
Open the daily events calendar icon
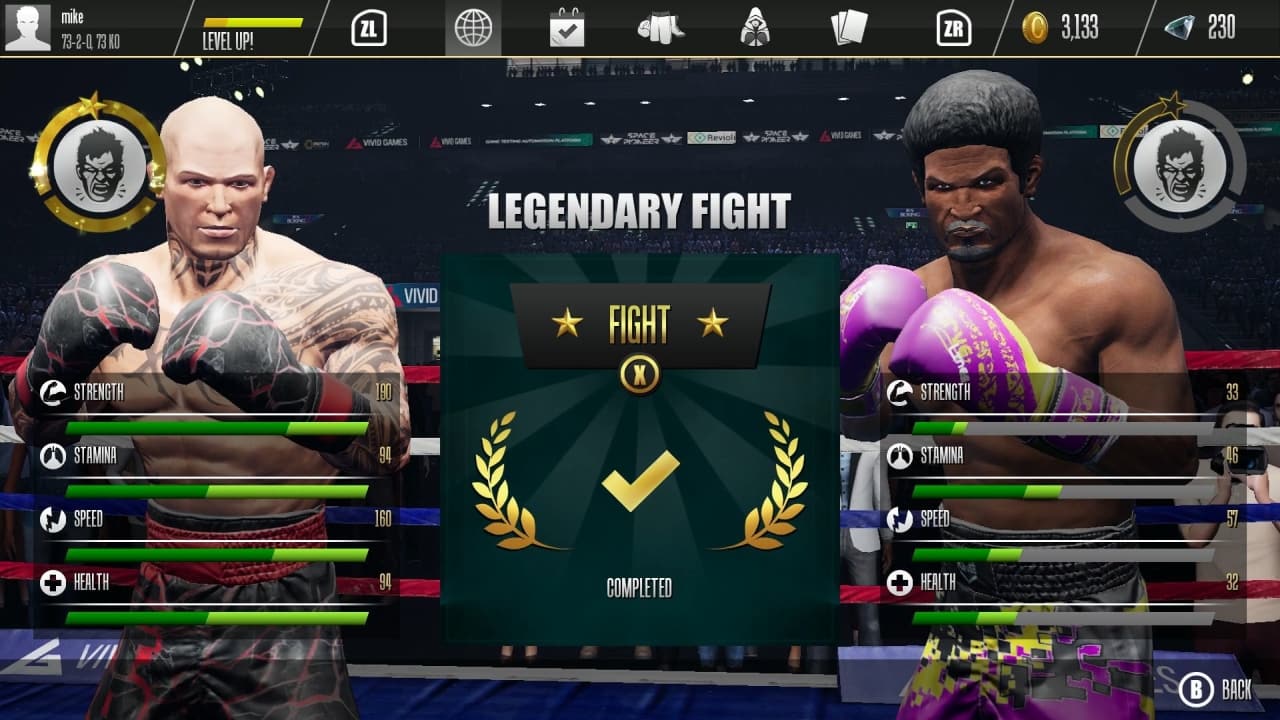tap(567, 28)
